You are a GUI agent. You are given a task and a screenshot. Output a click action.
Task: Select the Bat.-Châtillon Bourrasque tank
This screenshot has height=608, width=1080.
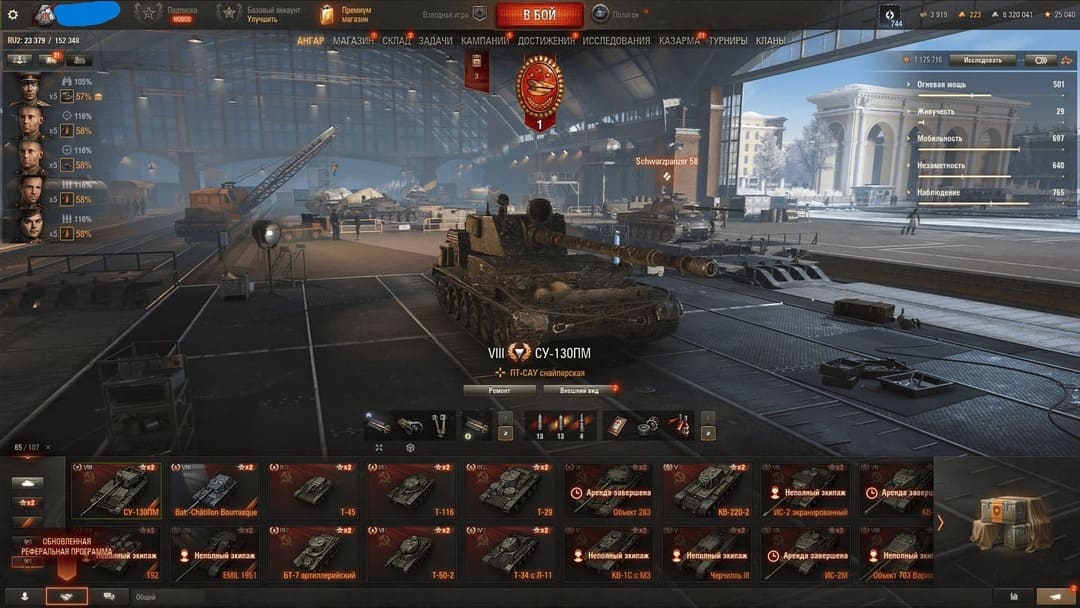point(215,490)
